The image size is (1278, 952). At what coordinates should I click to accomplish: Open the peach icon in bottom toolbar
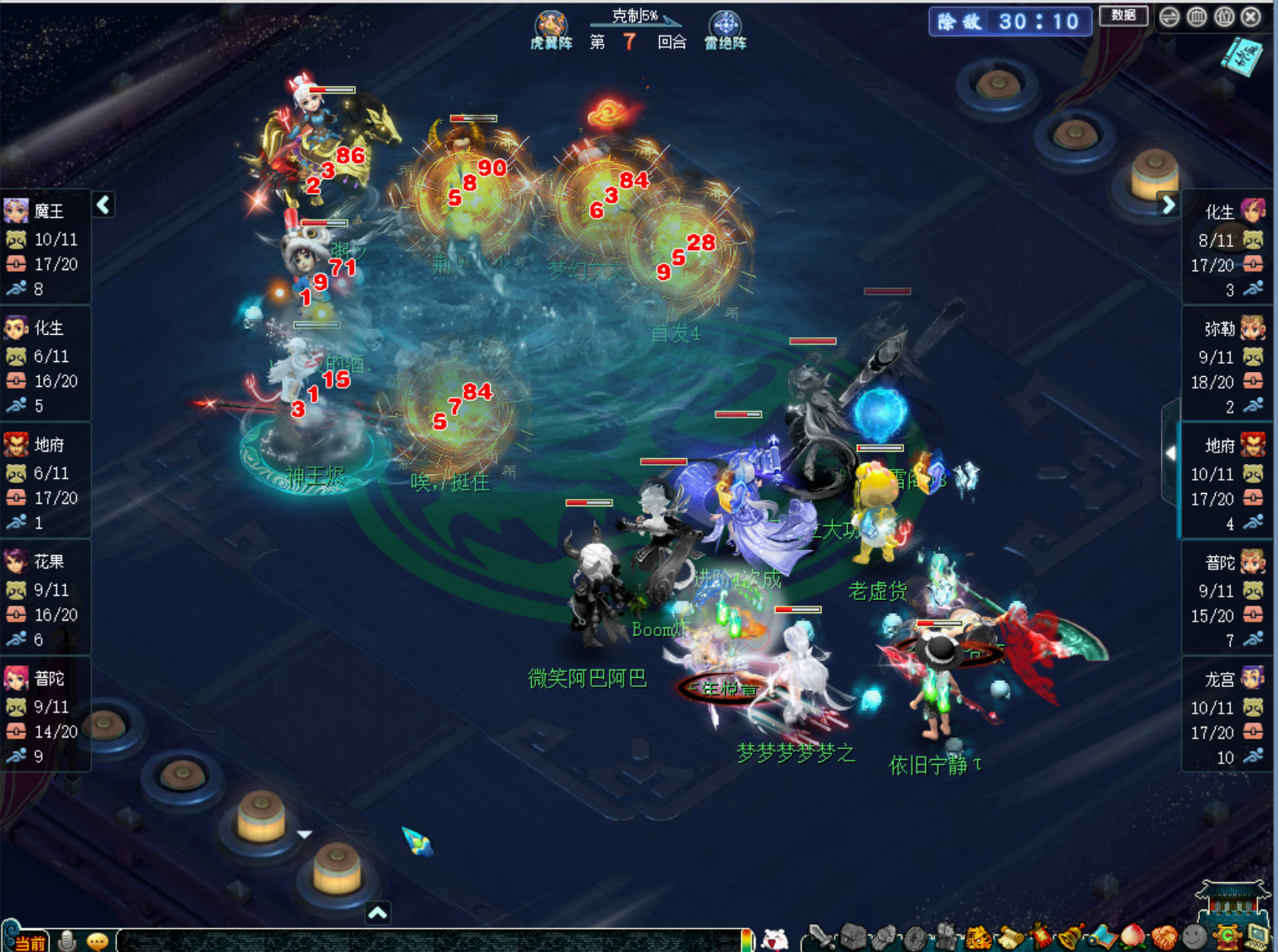[x=1132, y=937]
